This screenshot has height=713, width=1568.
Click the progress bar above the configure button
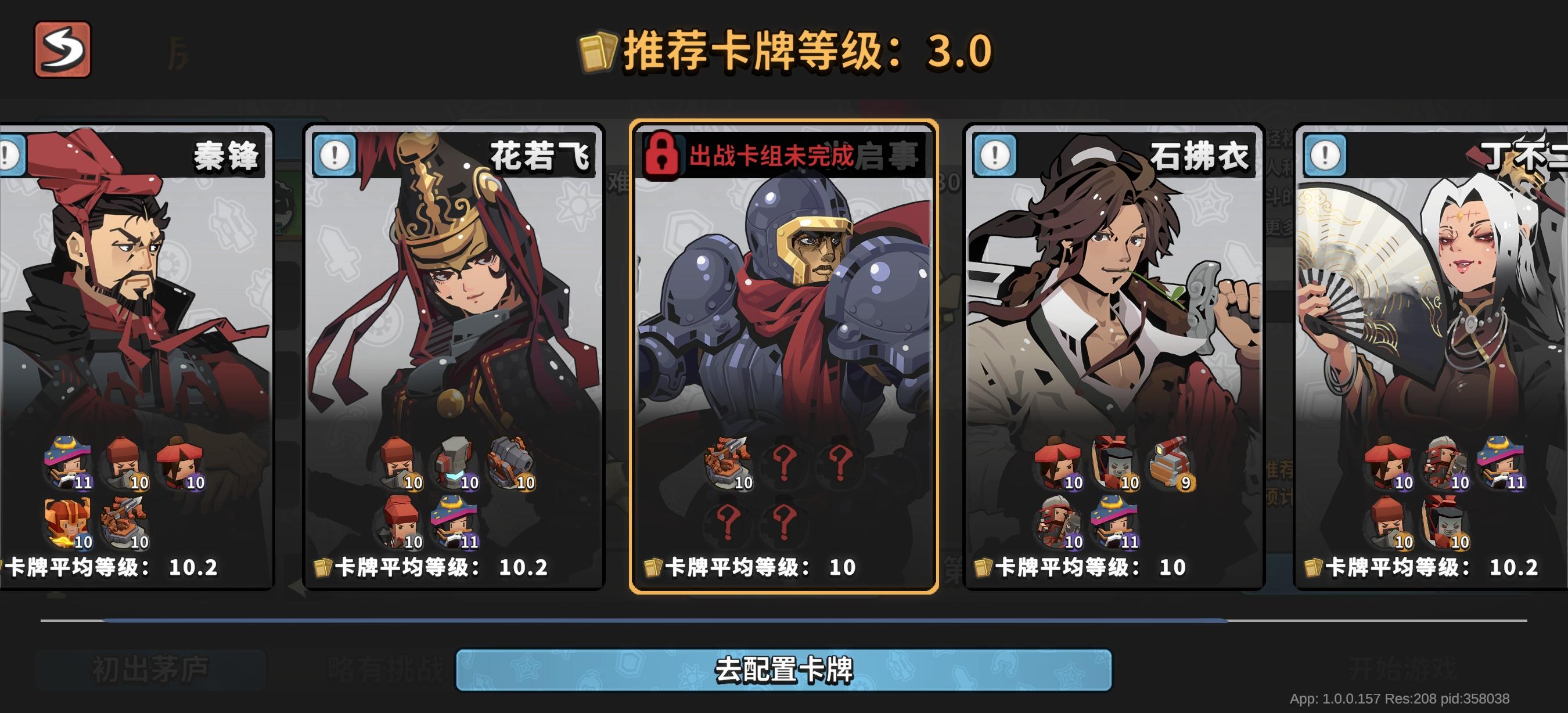point(784,621)
